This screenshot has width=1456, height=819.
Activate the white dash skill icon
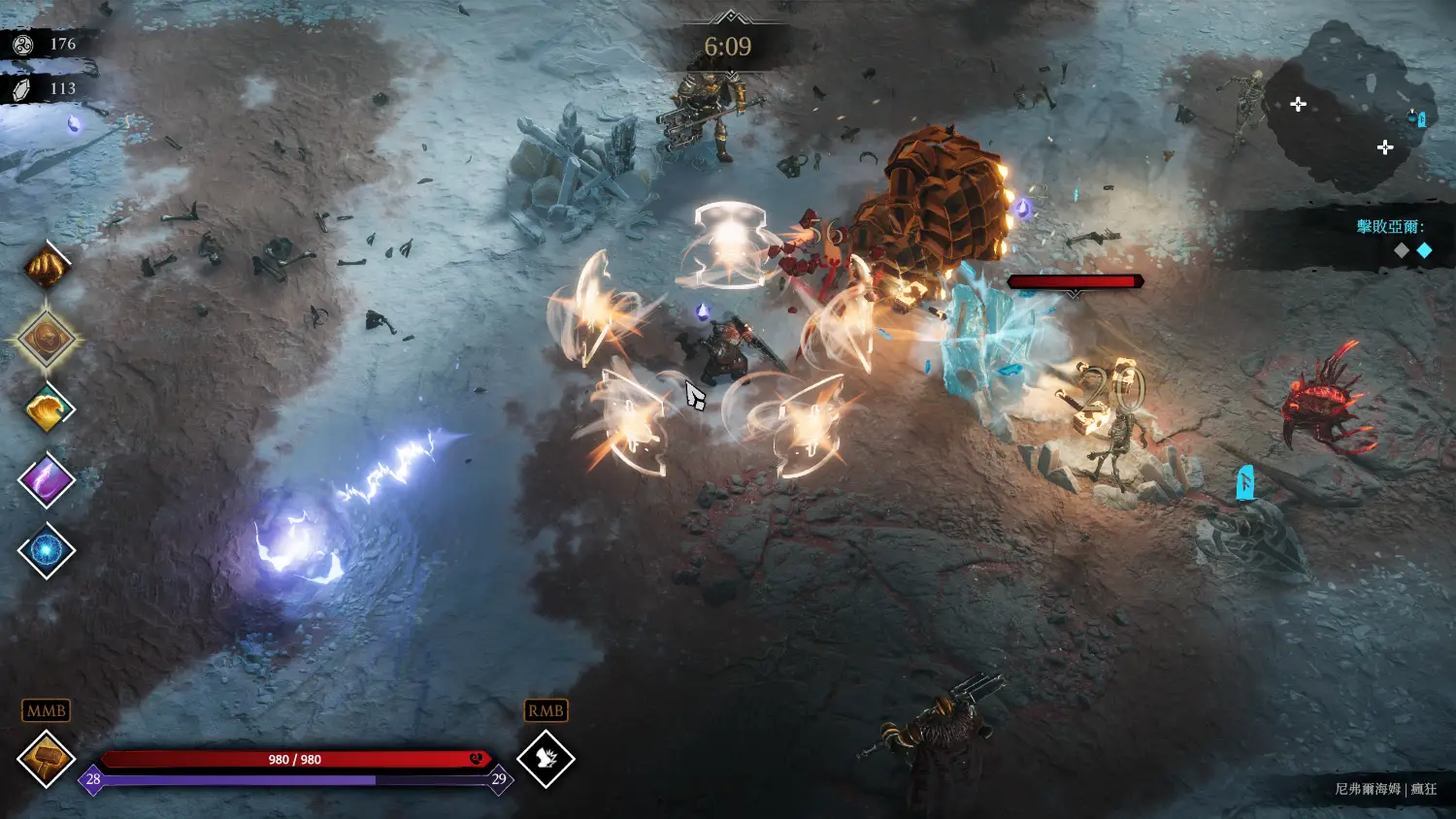pos(546,759)
